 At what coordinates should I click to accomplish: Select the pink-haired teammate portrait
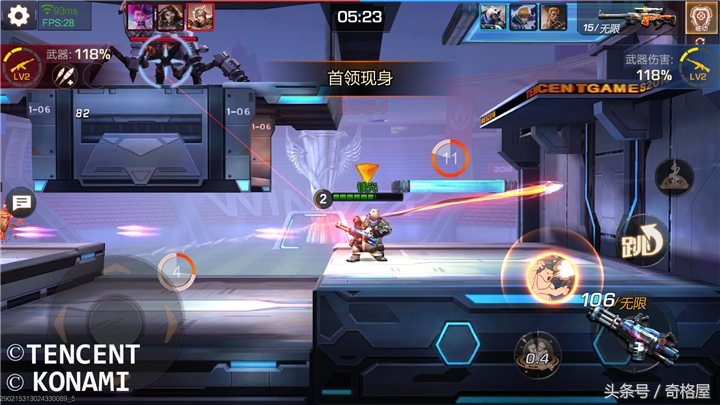coord(140,16)
